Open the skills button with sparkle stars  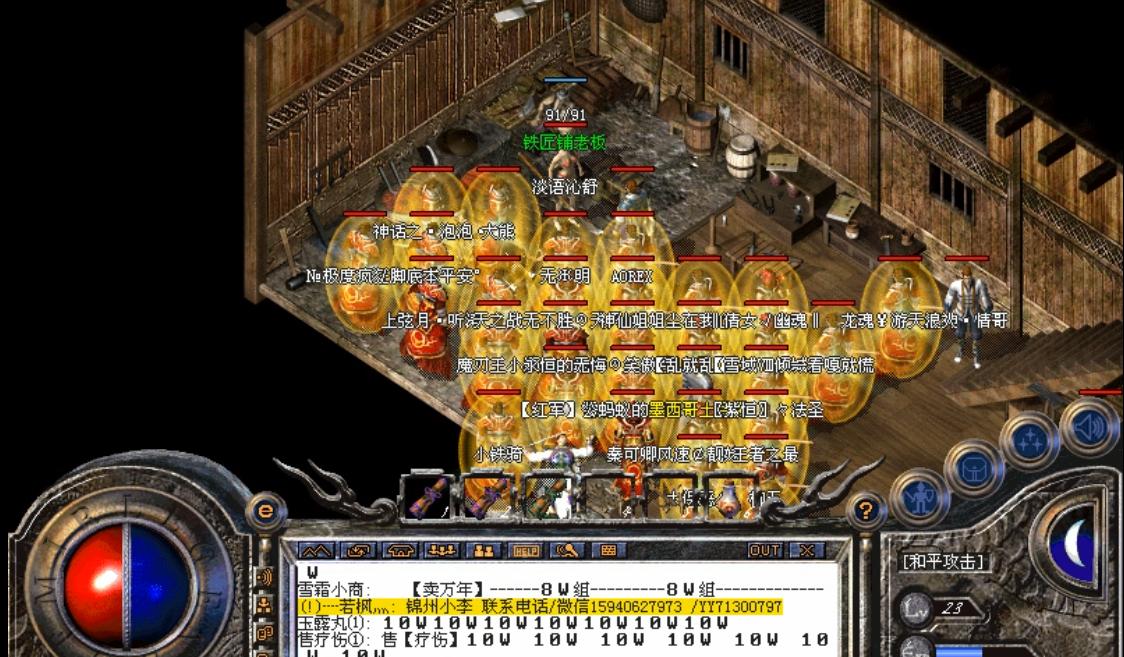(1029, 441)
